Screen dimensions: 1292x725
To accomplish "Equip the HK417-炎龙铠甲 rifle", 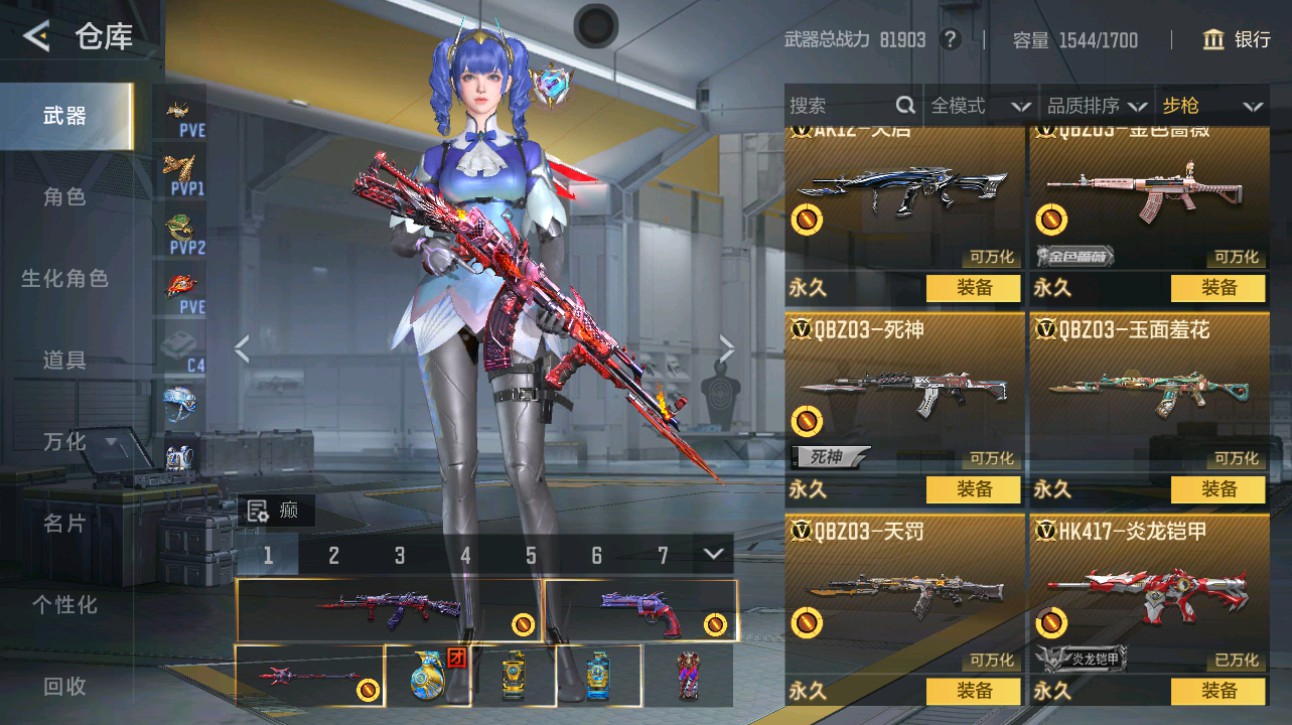I will [1218, 690].
